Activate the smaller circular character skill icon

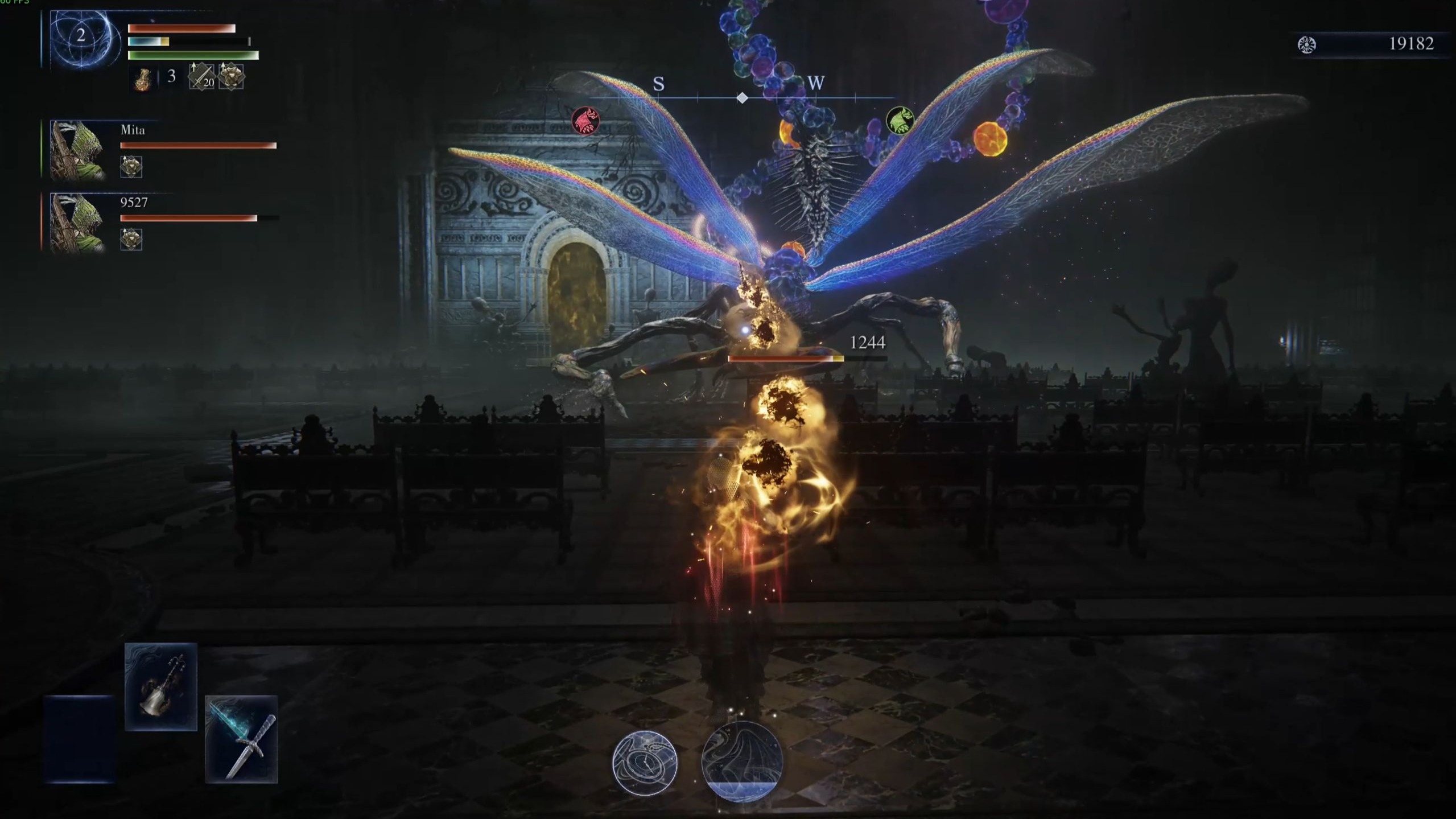645,763
